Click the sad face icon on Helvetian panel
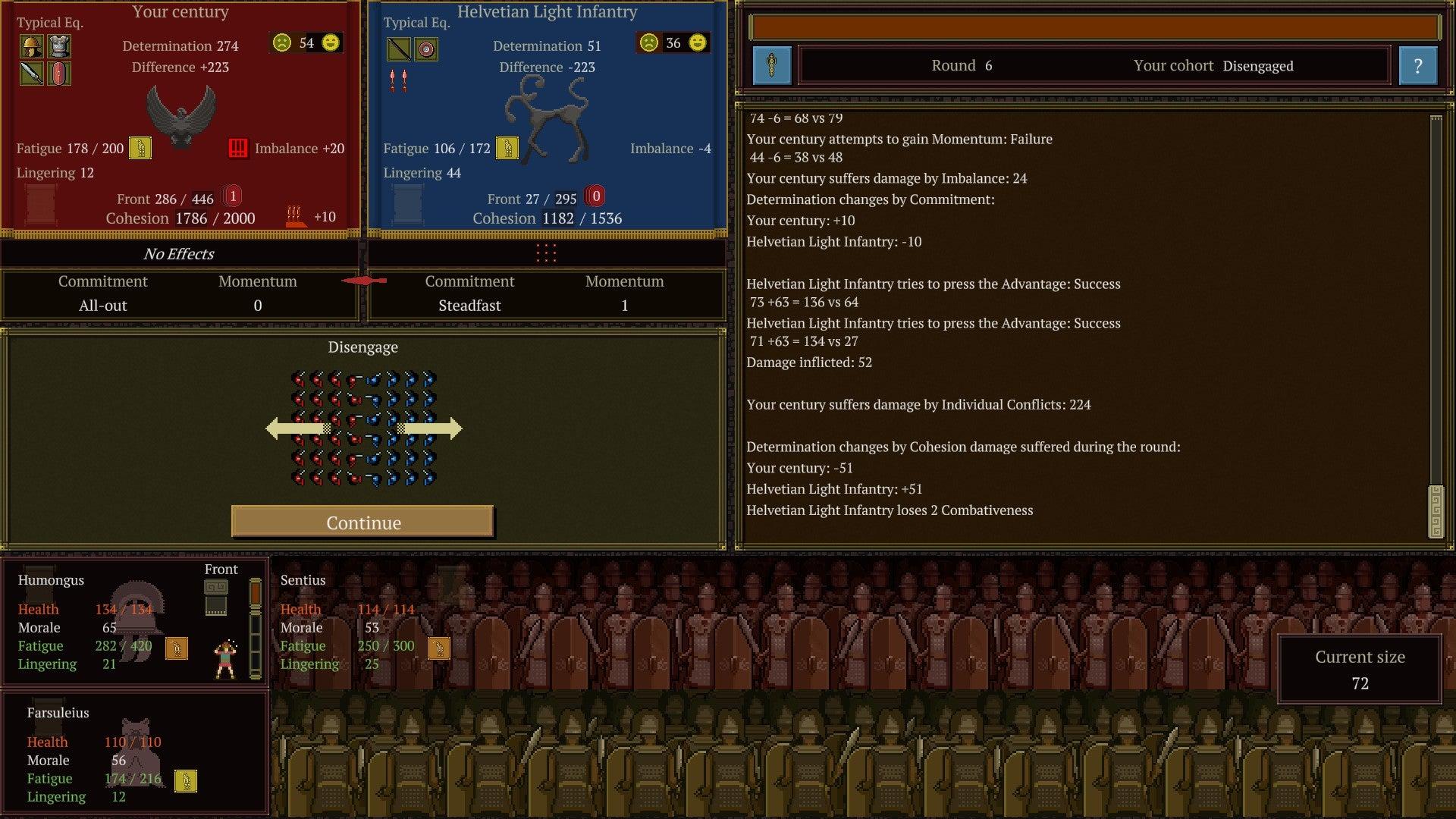Viewport: 1456px width, 819px height. (x=648, y=43)
